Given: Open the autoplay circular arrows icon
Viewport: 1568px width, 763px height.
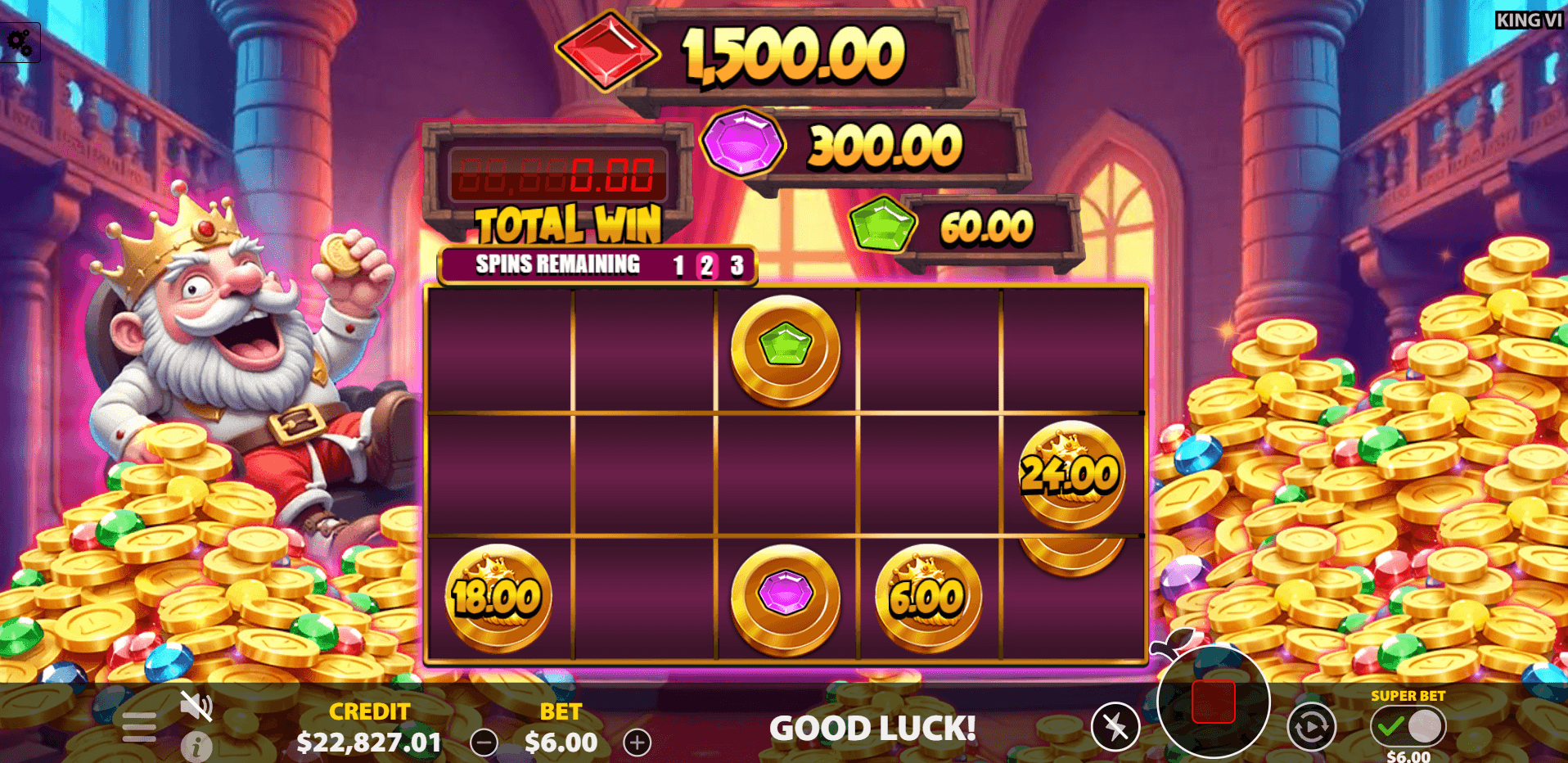Looking at the screenshot, I should click(1310, 726).
